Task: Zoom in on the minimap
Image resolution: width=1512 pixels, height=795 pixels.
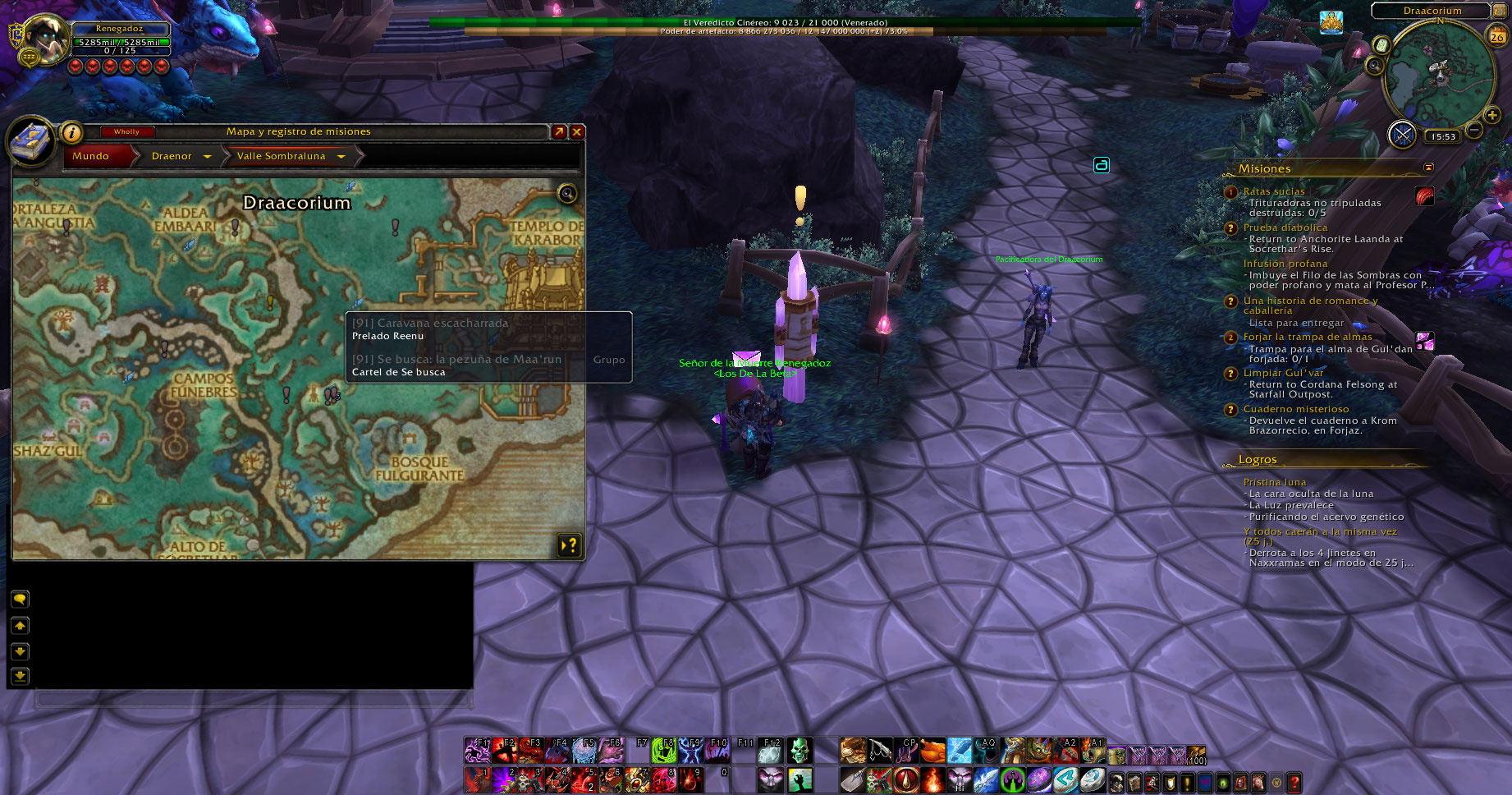Action: (x=1492, y=115)
